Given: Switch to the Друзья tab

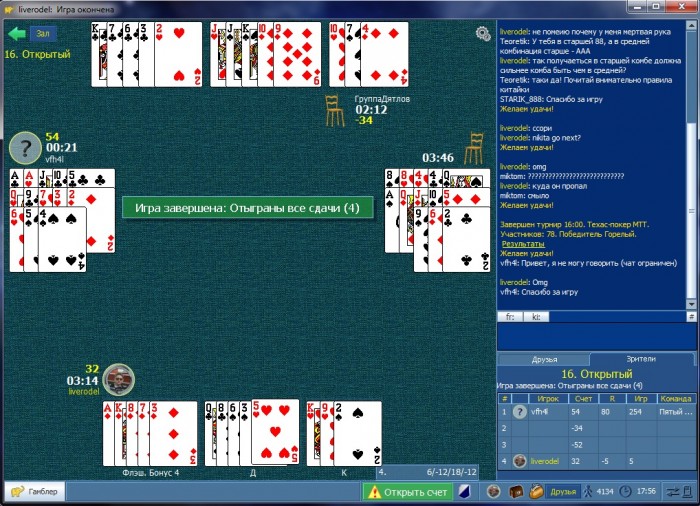Looking at the screenshot, I should point(544,359).
